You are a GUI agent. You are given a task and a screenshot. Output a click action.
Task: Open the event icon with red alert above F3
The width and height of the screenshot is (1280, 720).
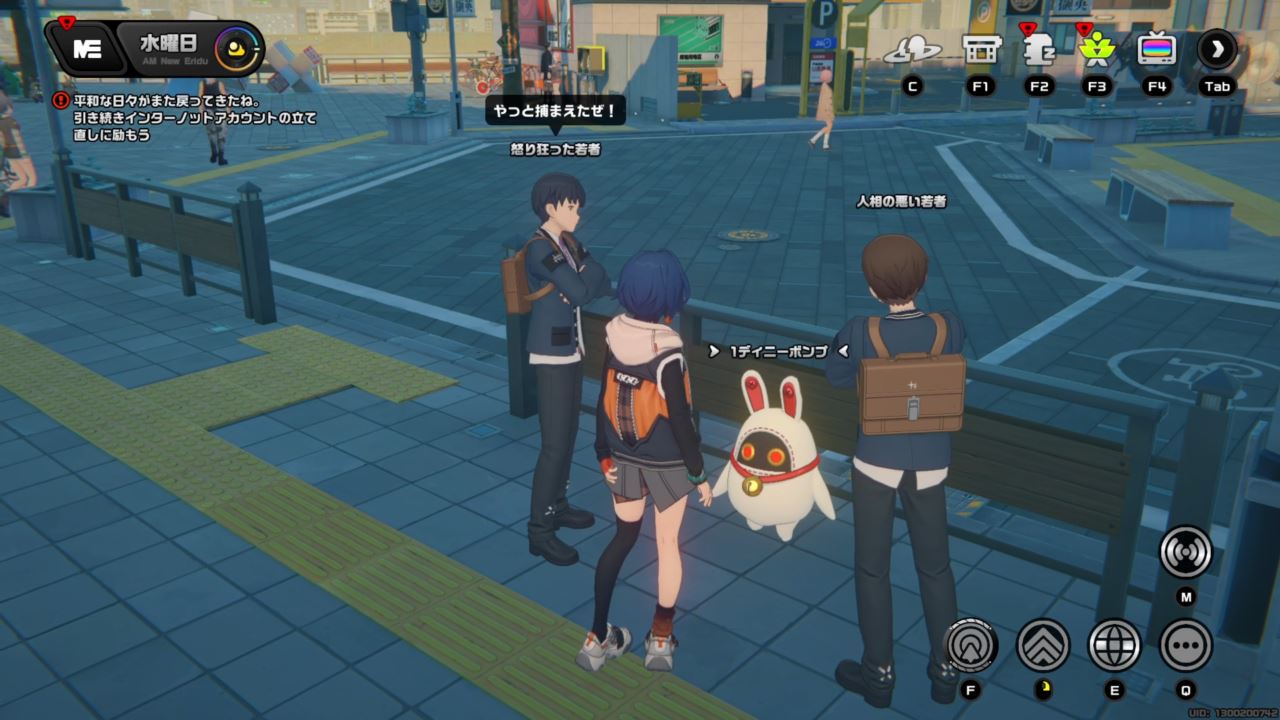[1096, 48]
